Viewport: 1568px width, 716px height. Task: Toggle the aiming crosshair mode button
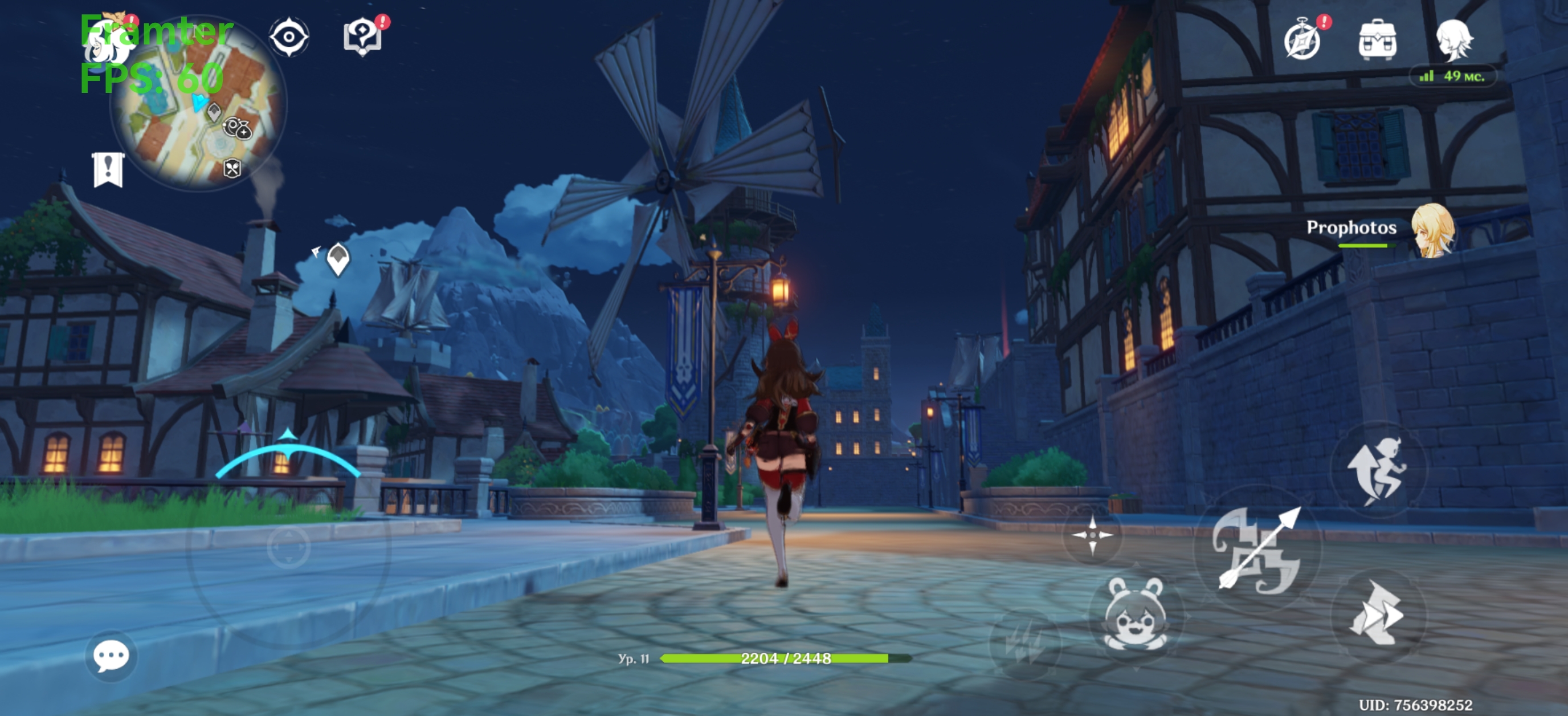point(1092,535)
